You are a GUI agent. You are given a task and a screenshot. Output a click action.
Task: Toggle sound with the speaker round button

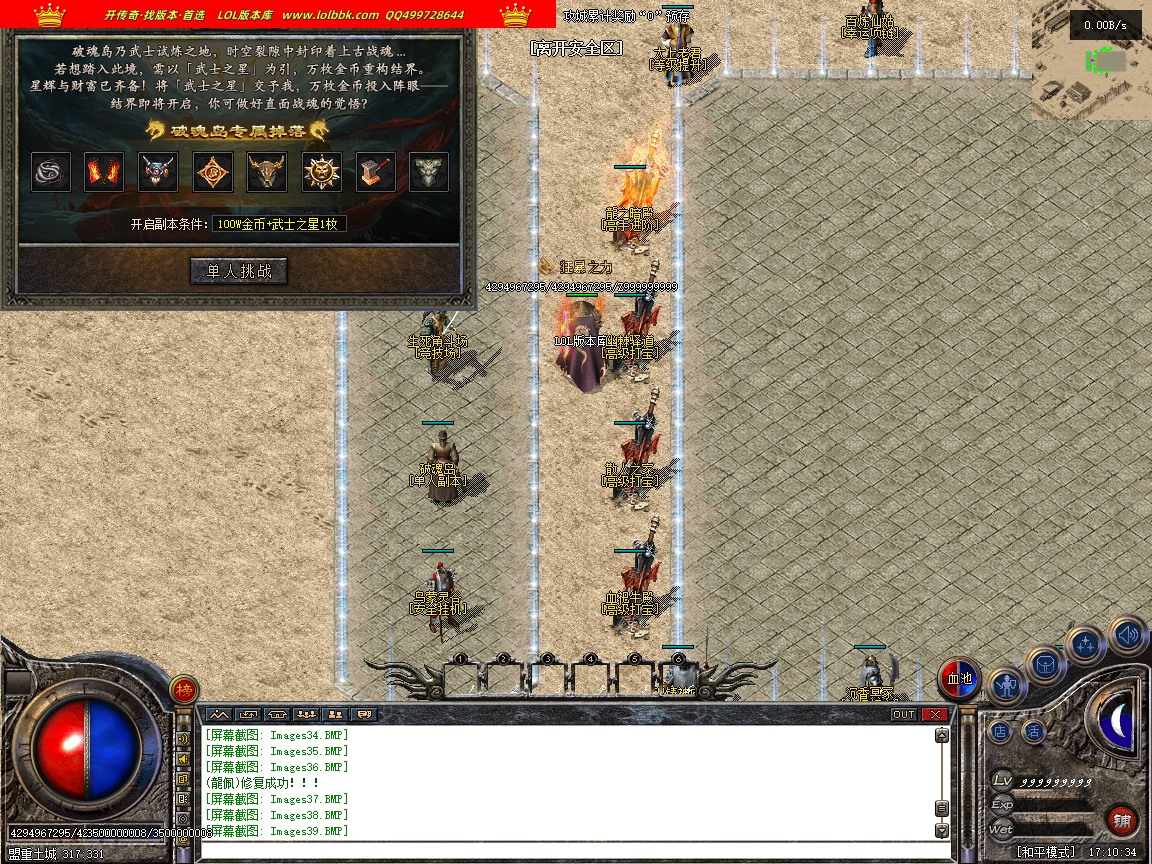pos(1127,635)
